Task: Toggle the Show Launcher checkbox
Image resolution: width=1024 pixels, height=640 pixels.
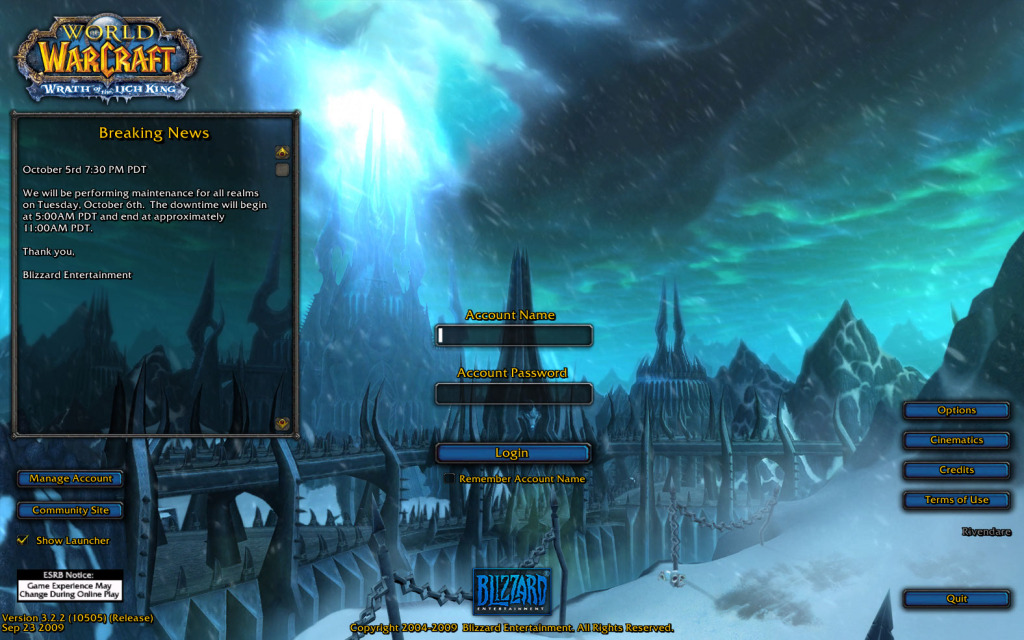Action: tap(23, 540)
